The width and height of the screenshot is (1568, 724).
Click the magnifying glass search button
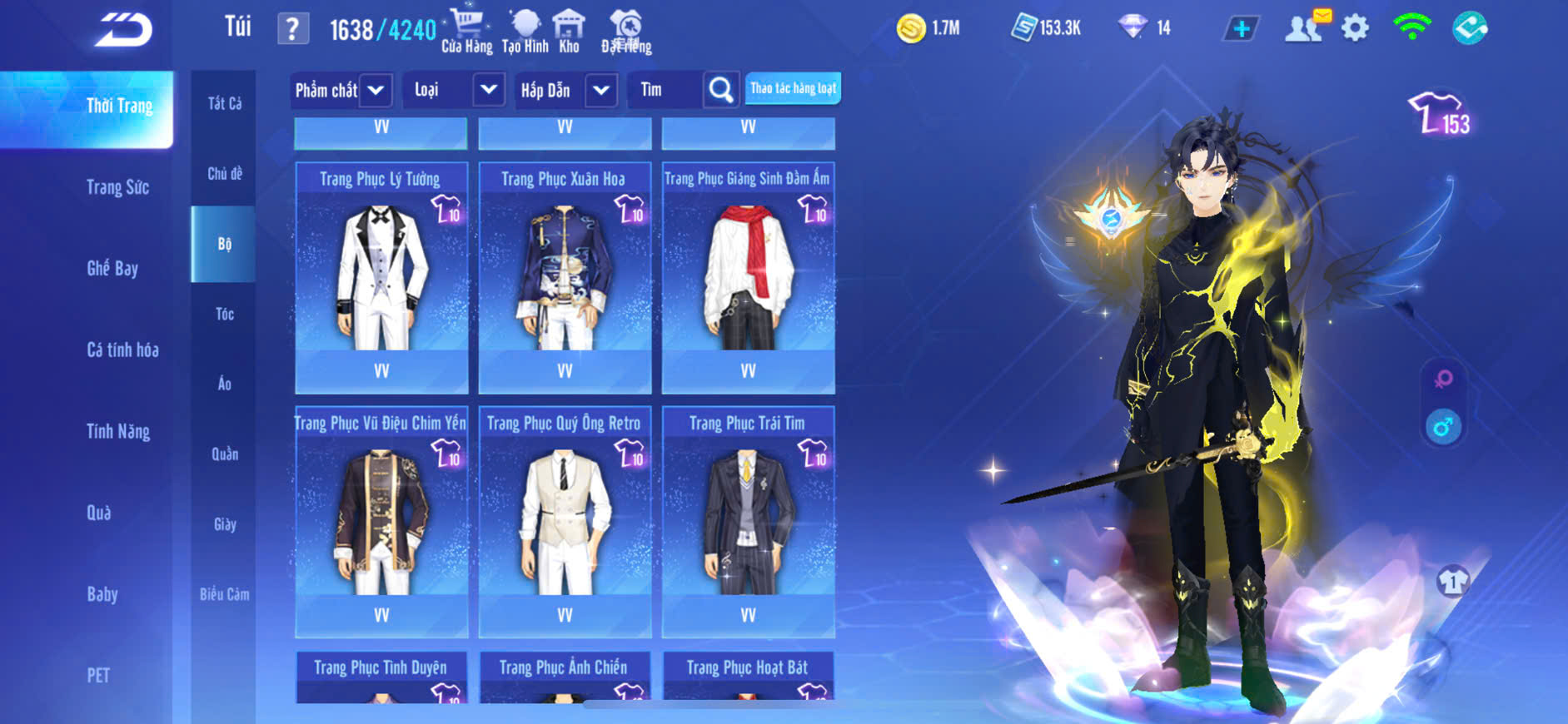point(721,89)
